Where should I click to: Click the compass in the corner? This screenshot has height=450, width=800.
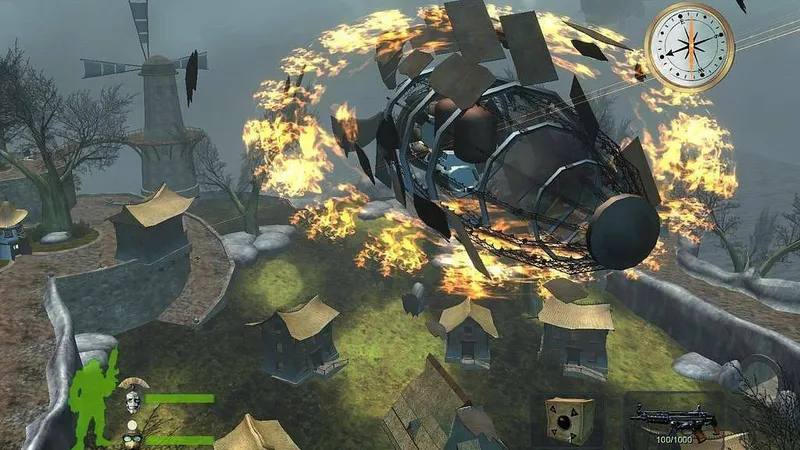(x=689, y=46)
